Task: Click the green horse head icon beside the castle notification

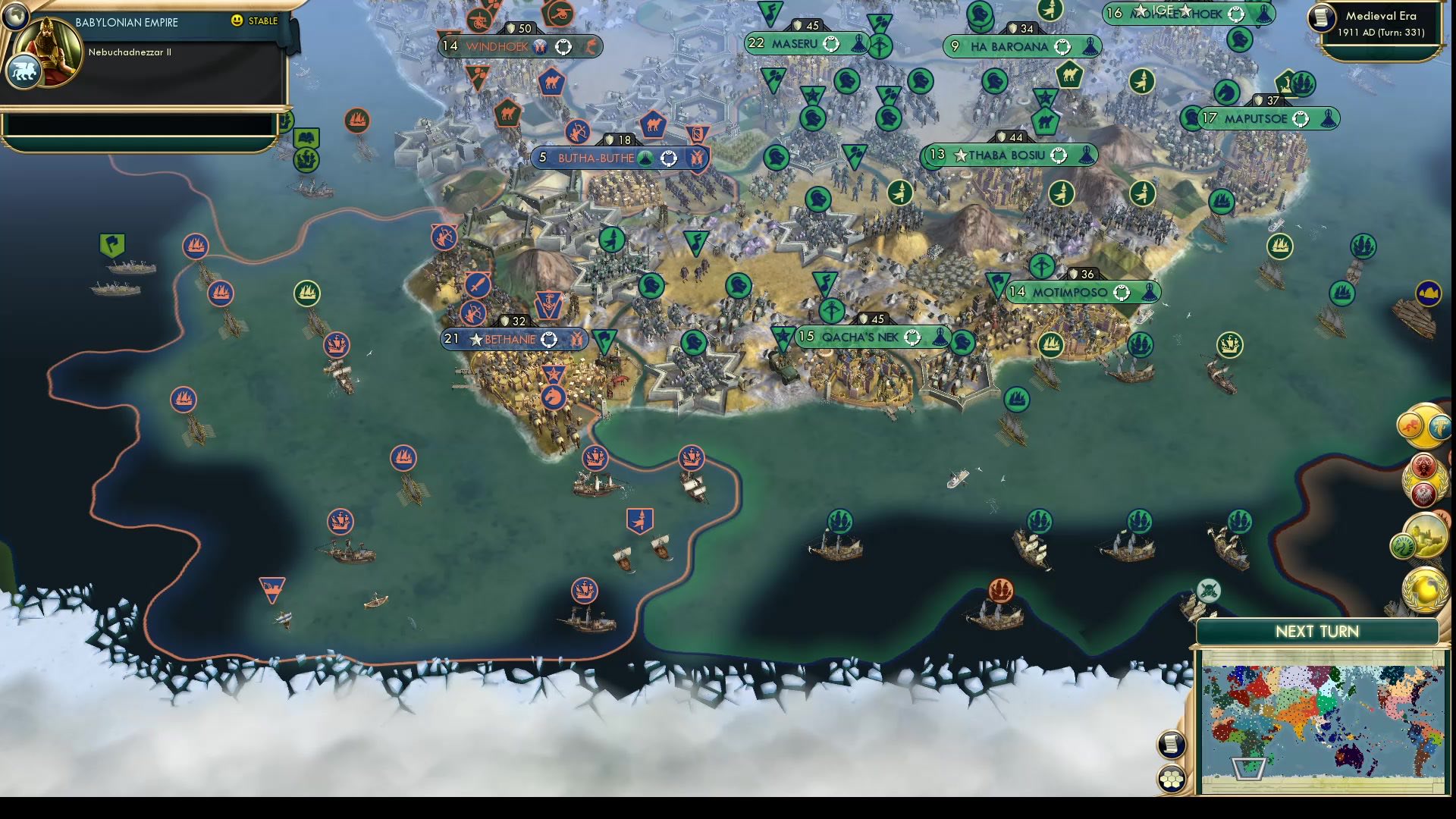Action: point(1402,544)
